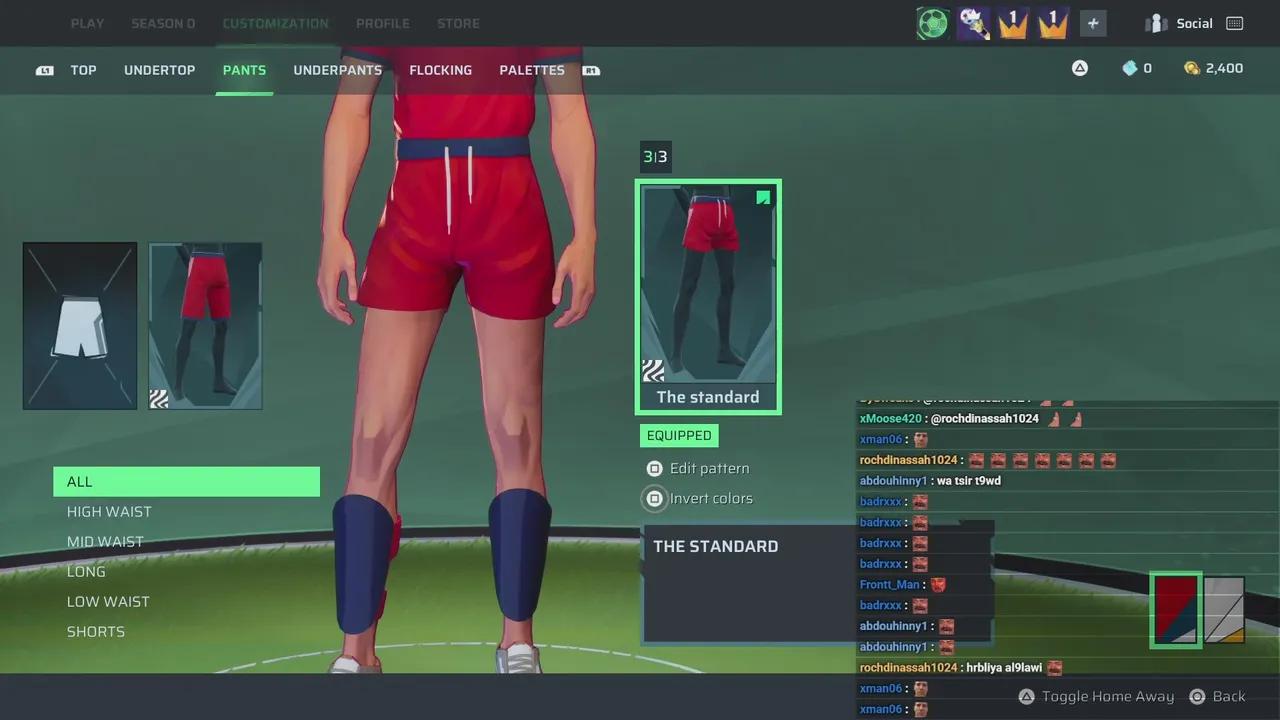Click the green soccer ball emblem icon
Image resolution: width=1280 pixels, height=720 pixels.
coord(931,22)
